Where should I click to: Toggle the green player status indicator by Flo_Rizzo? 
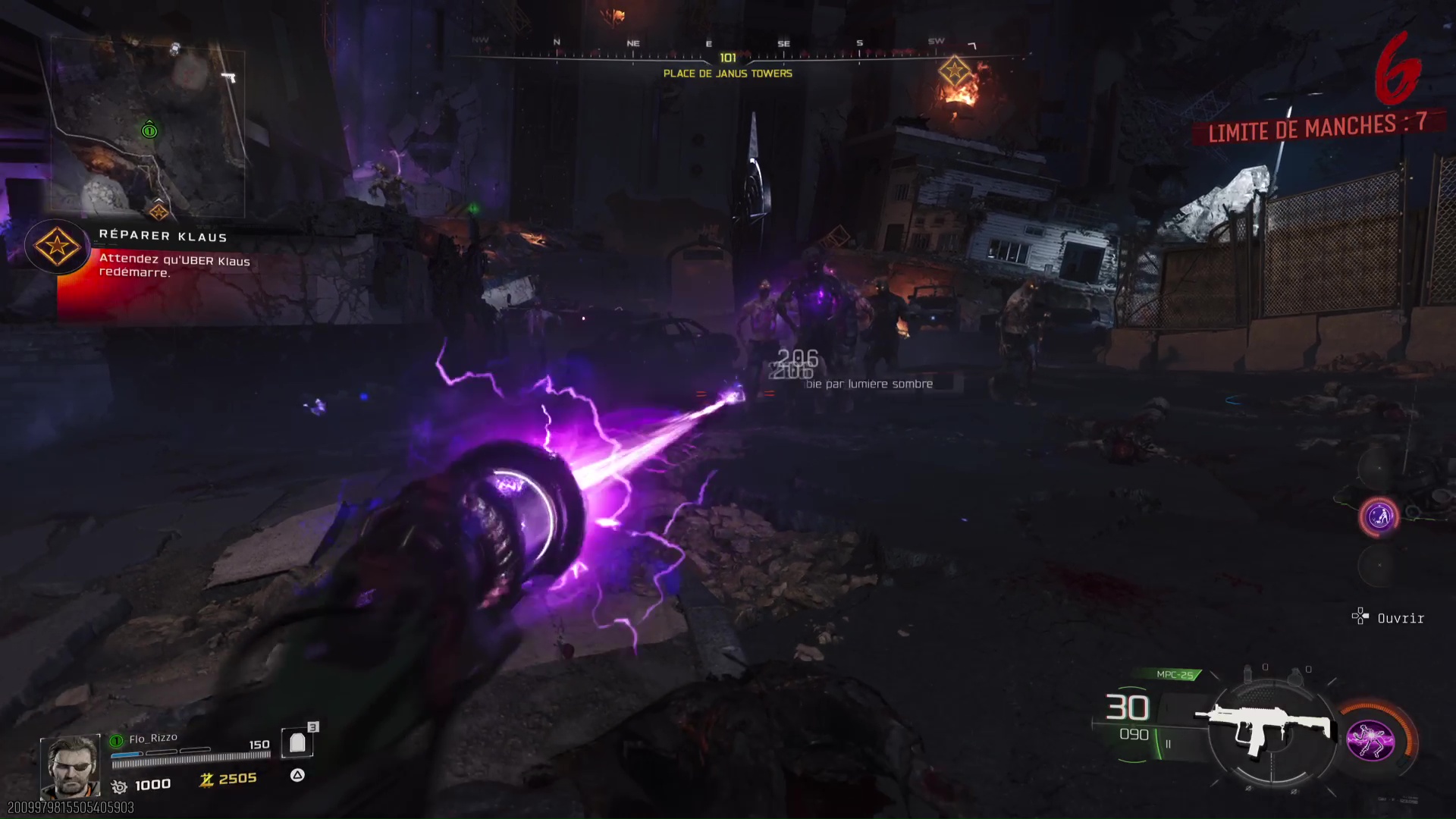click(116, 740)
